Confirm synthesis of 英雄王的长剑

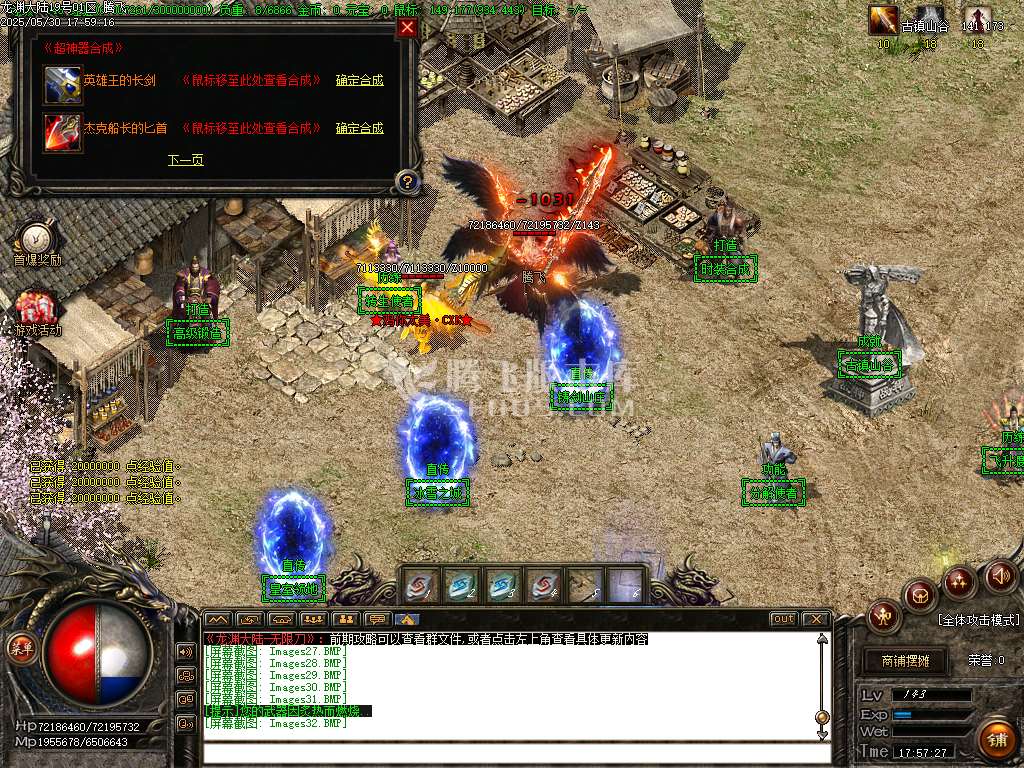pyautogui.click(x=359, y=80)
